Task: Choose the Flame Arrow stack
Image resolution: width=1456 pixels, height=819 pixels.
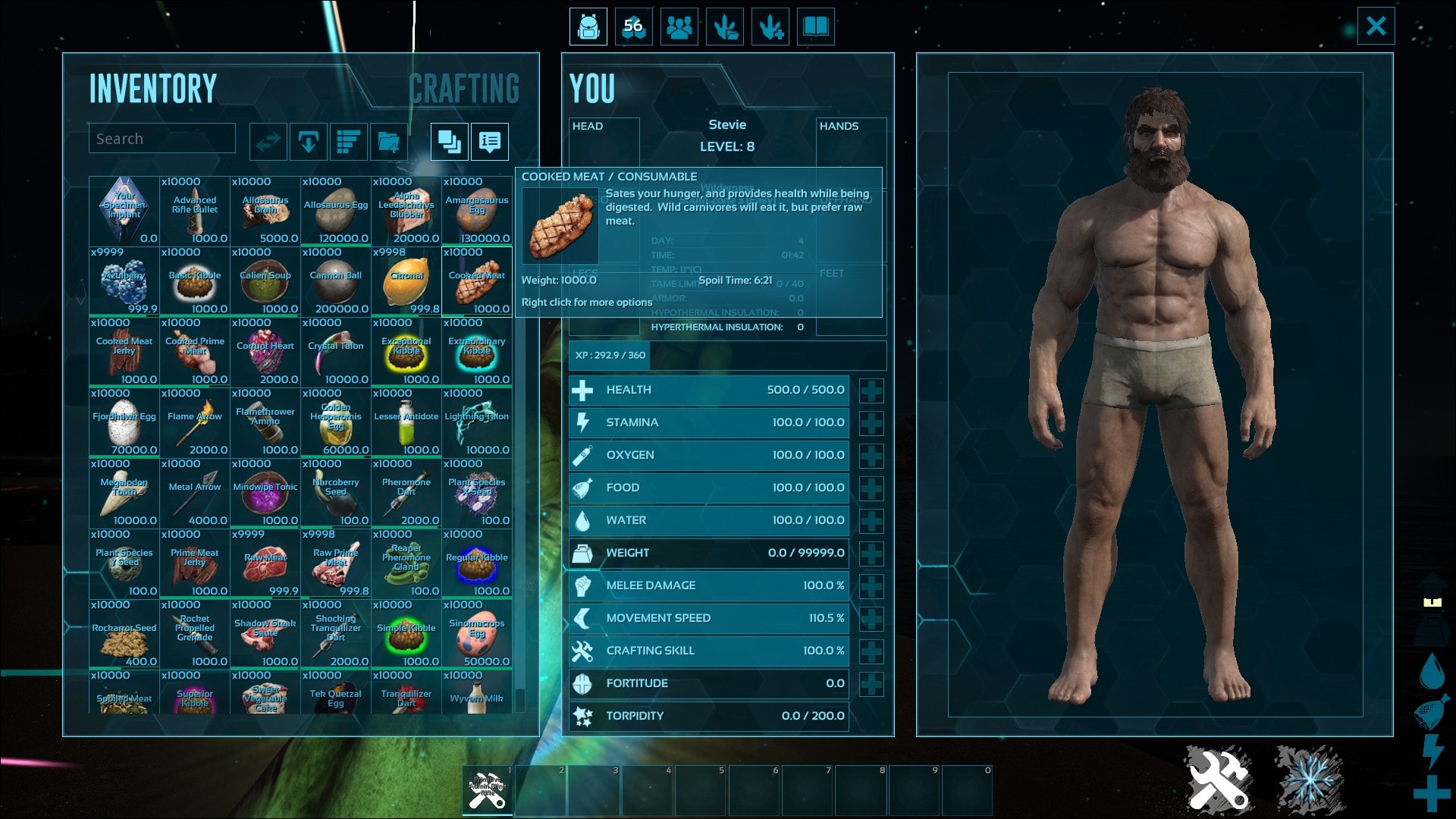Action: click(x=195, y=422)
